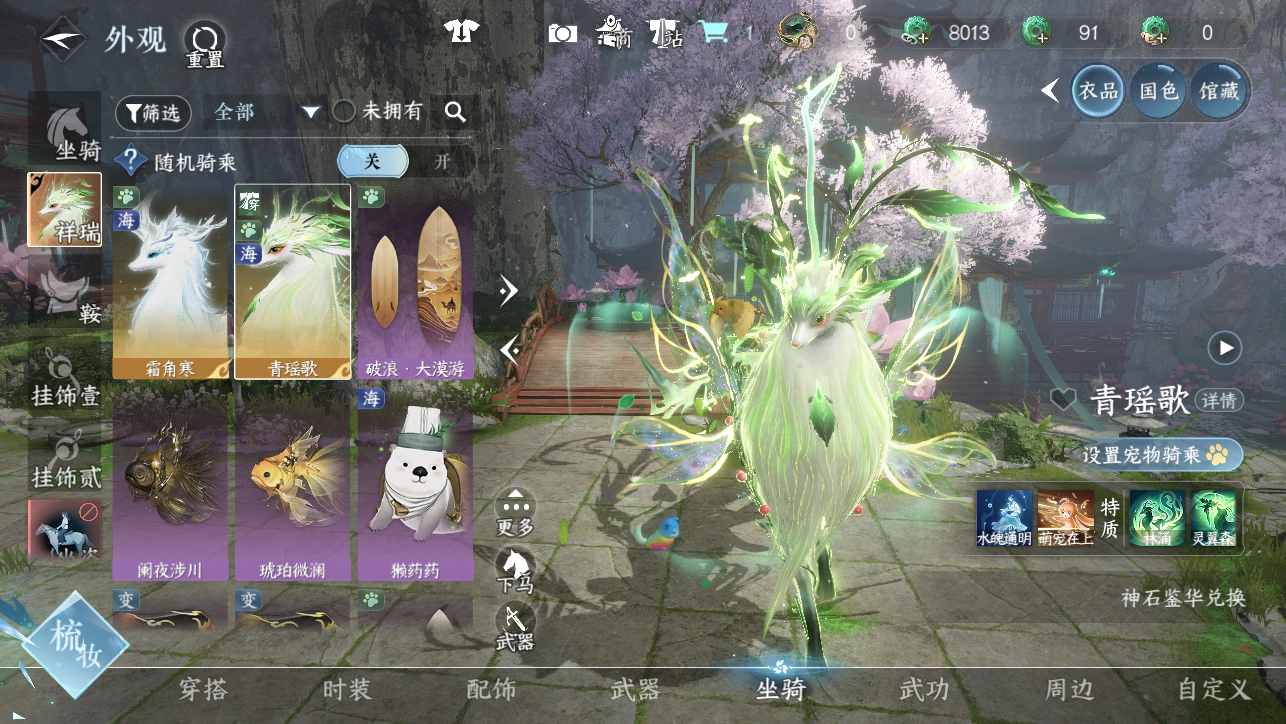Open the 更多 more options button

[x=515, y=512]
